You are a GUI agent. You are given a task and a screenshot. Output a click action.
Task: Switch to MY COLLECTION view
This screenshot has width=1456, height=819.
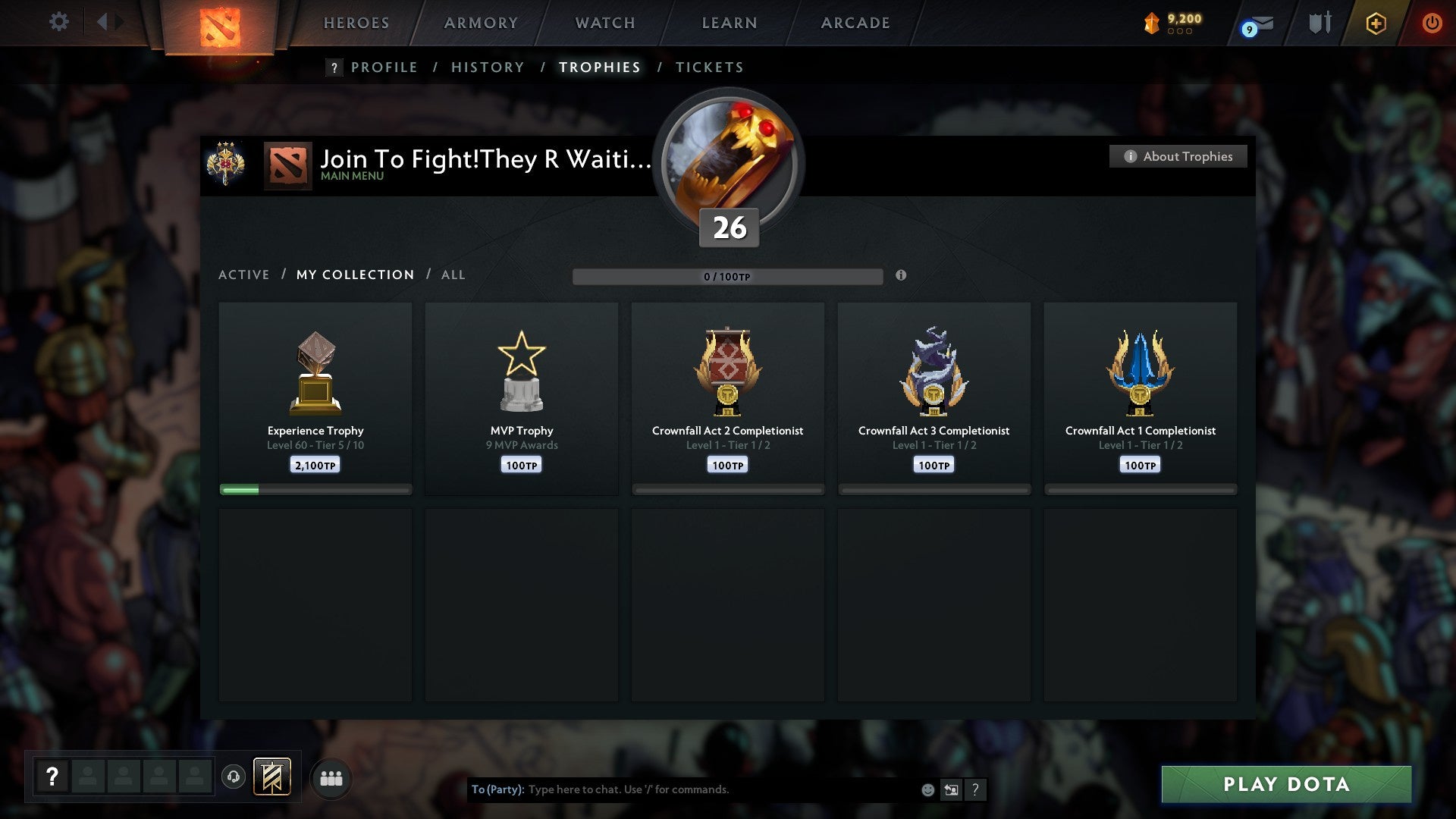pyautogui.click(x=355, y=275)
